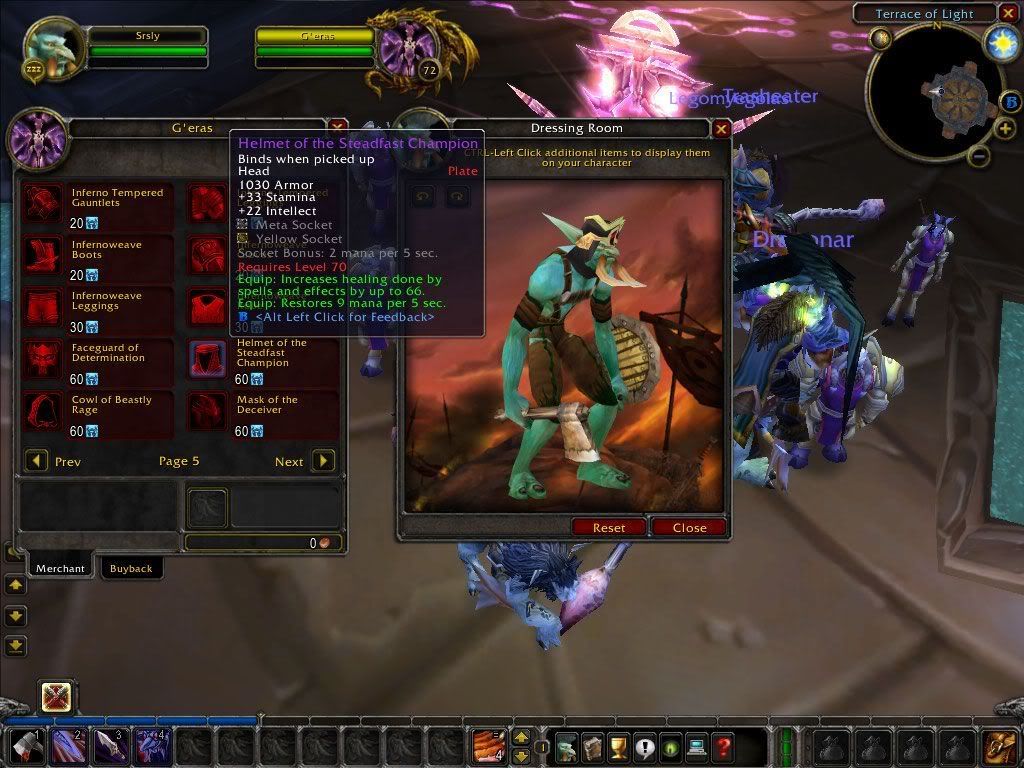This screenshot has height=768, width=1024.
Task: Click the Dressing Room Close button
Action: tap(689, 527)
